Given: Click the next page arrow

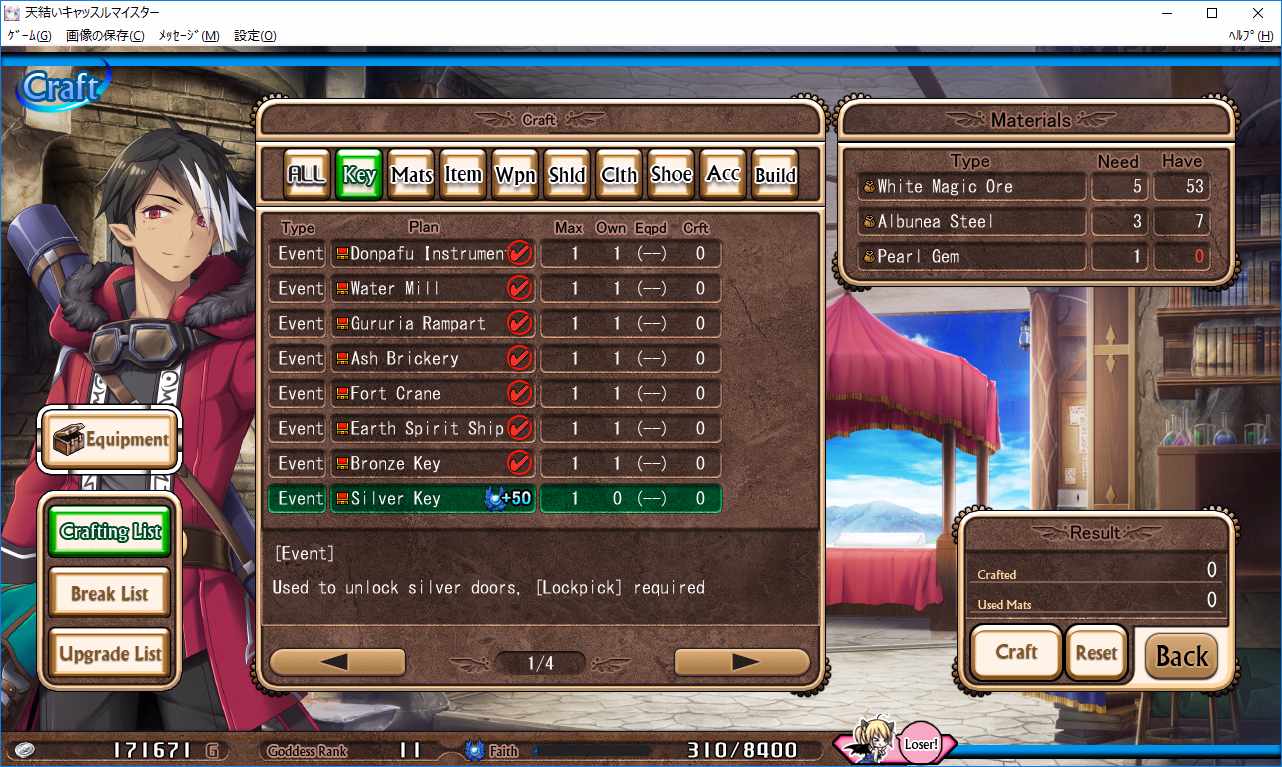Looking at the screenshot, I should (742, 661).
